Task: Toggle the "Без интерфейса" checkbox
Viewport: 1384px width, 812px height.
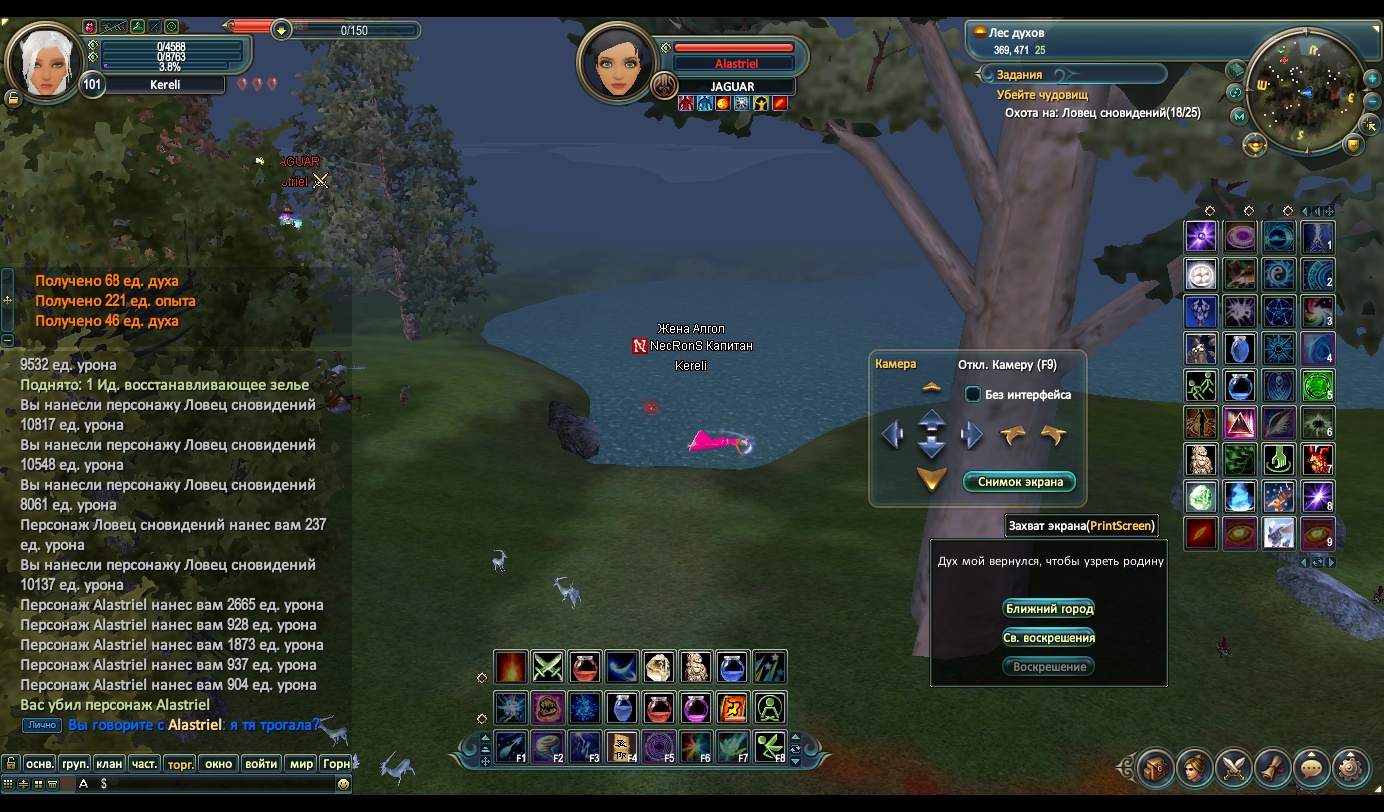Action: 972,395
